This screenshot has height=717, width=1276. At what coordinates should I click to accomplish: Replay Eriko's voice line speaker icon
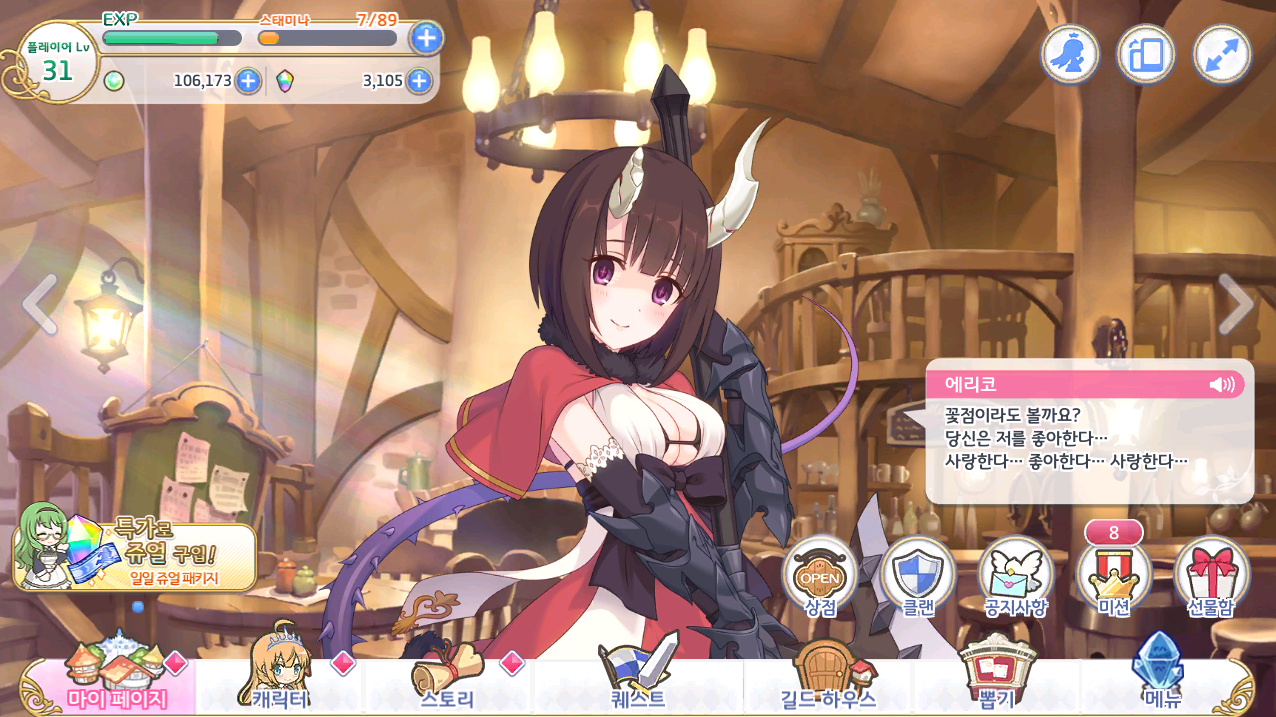coord(1221,384)
